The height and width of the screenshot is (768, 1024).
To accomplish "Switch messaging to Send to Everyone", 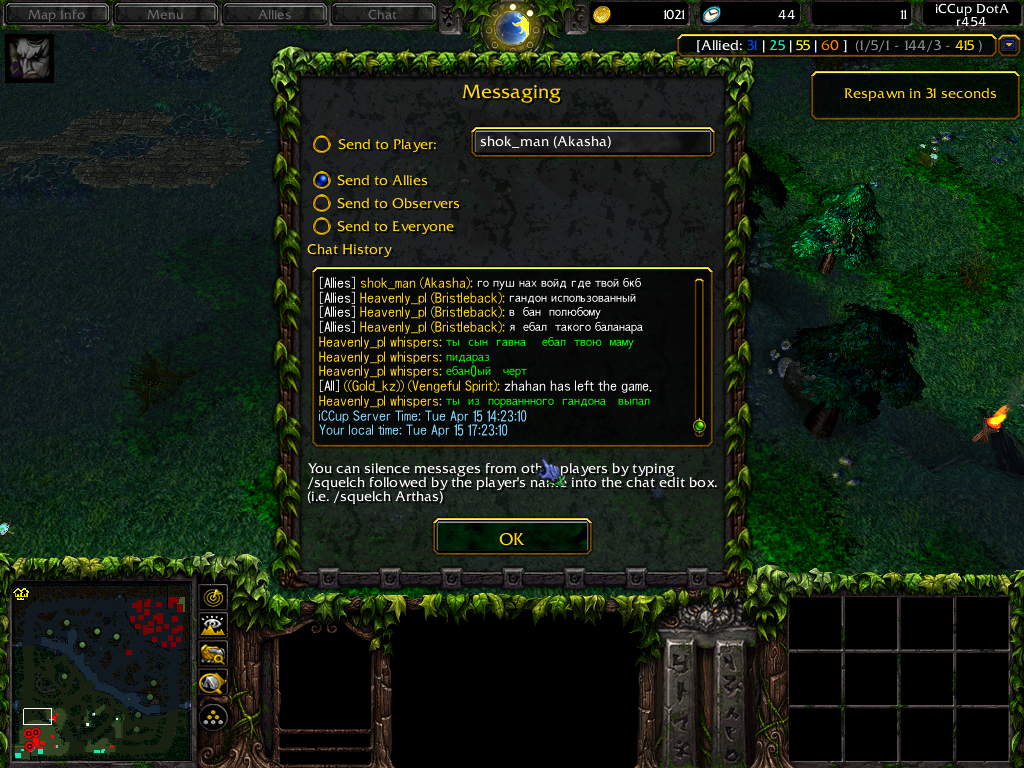I will (322, 226).
